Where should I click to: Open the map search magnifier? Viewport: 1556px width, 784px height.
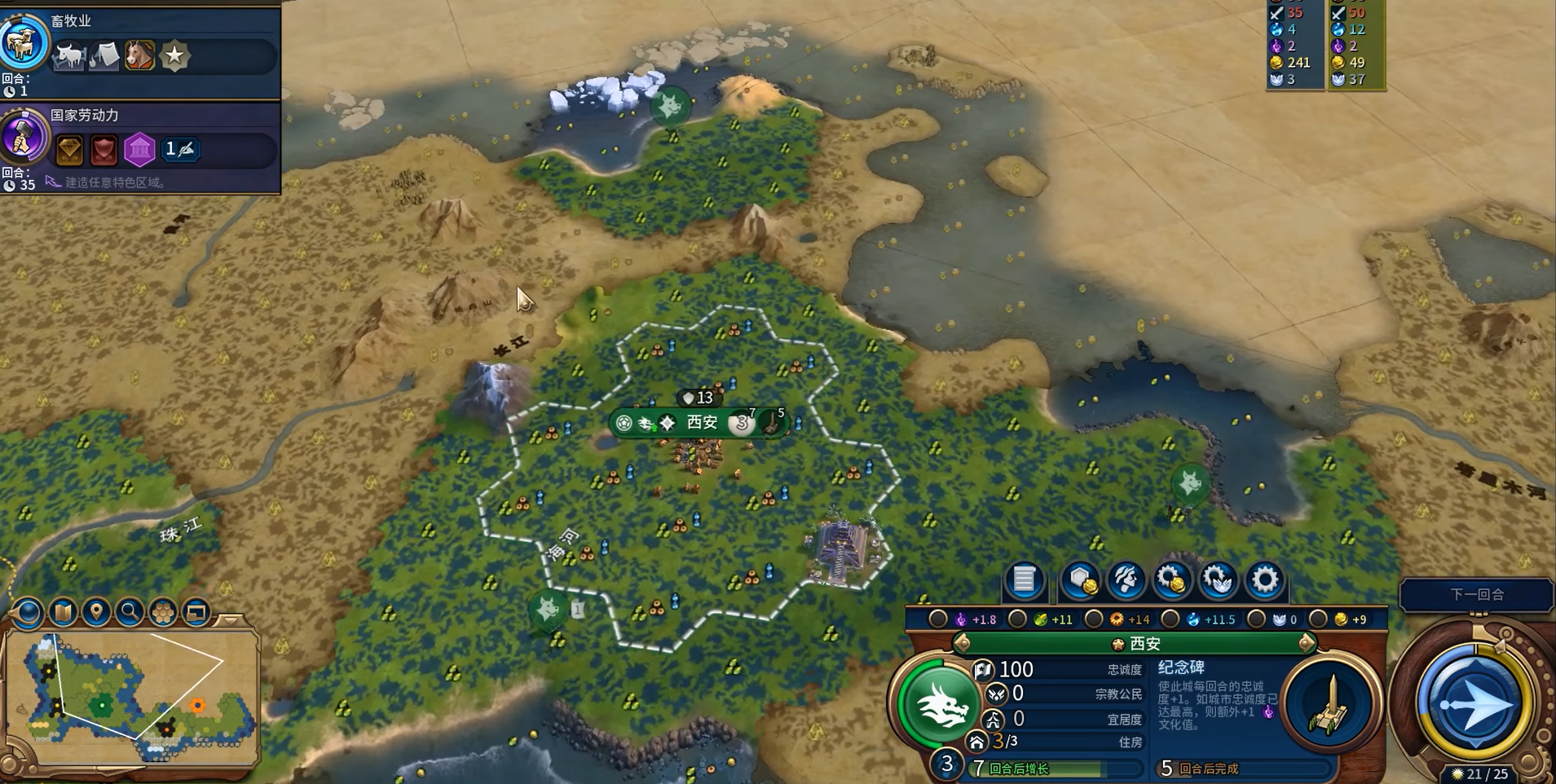click(130, 612)
